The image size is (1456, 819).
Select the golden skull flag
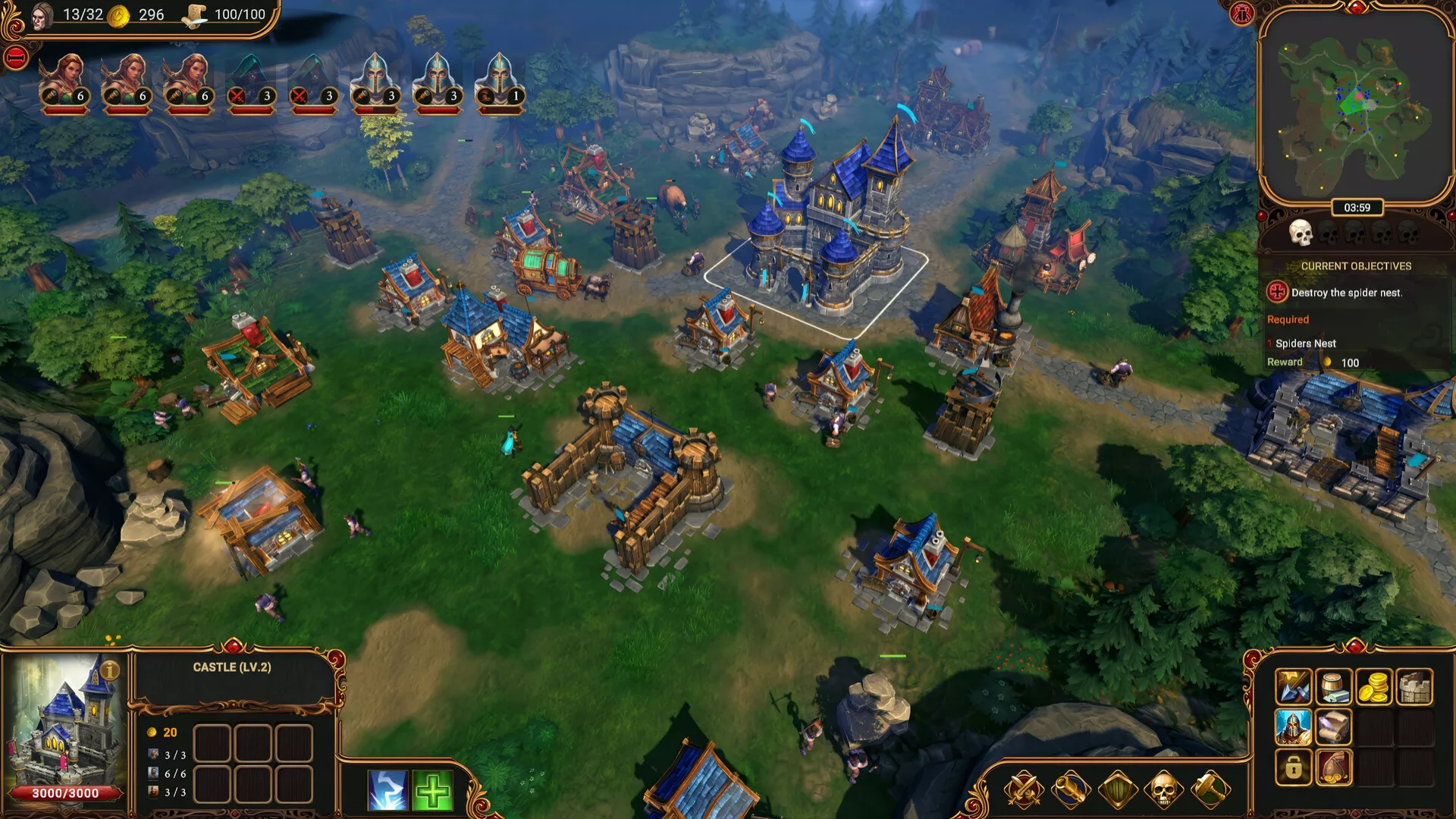point(1163,790)
